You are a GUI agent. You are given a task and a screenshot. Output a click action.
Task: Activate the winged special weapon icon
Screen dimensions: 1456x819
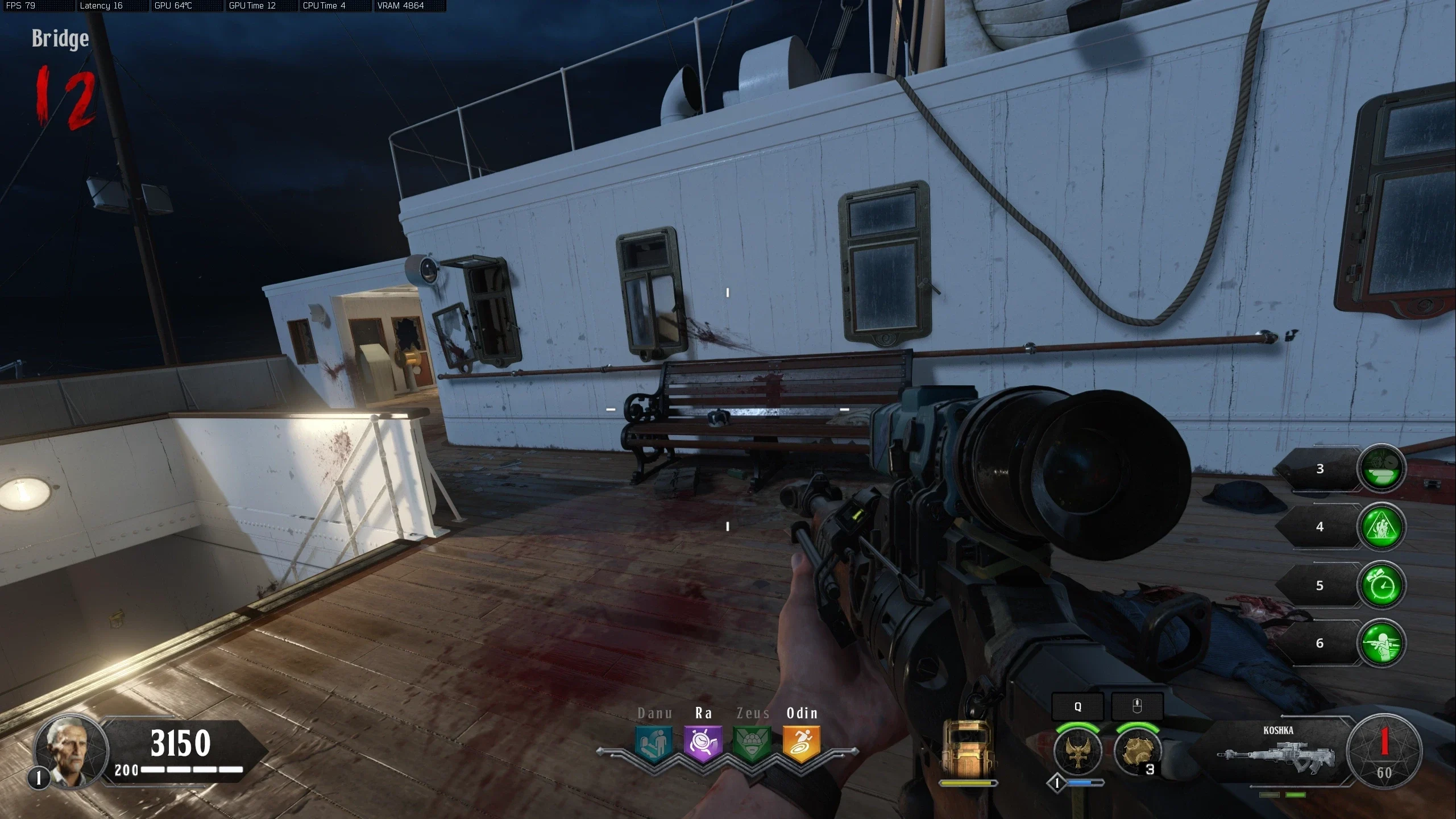coord(1077,751)
